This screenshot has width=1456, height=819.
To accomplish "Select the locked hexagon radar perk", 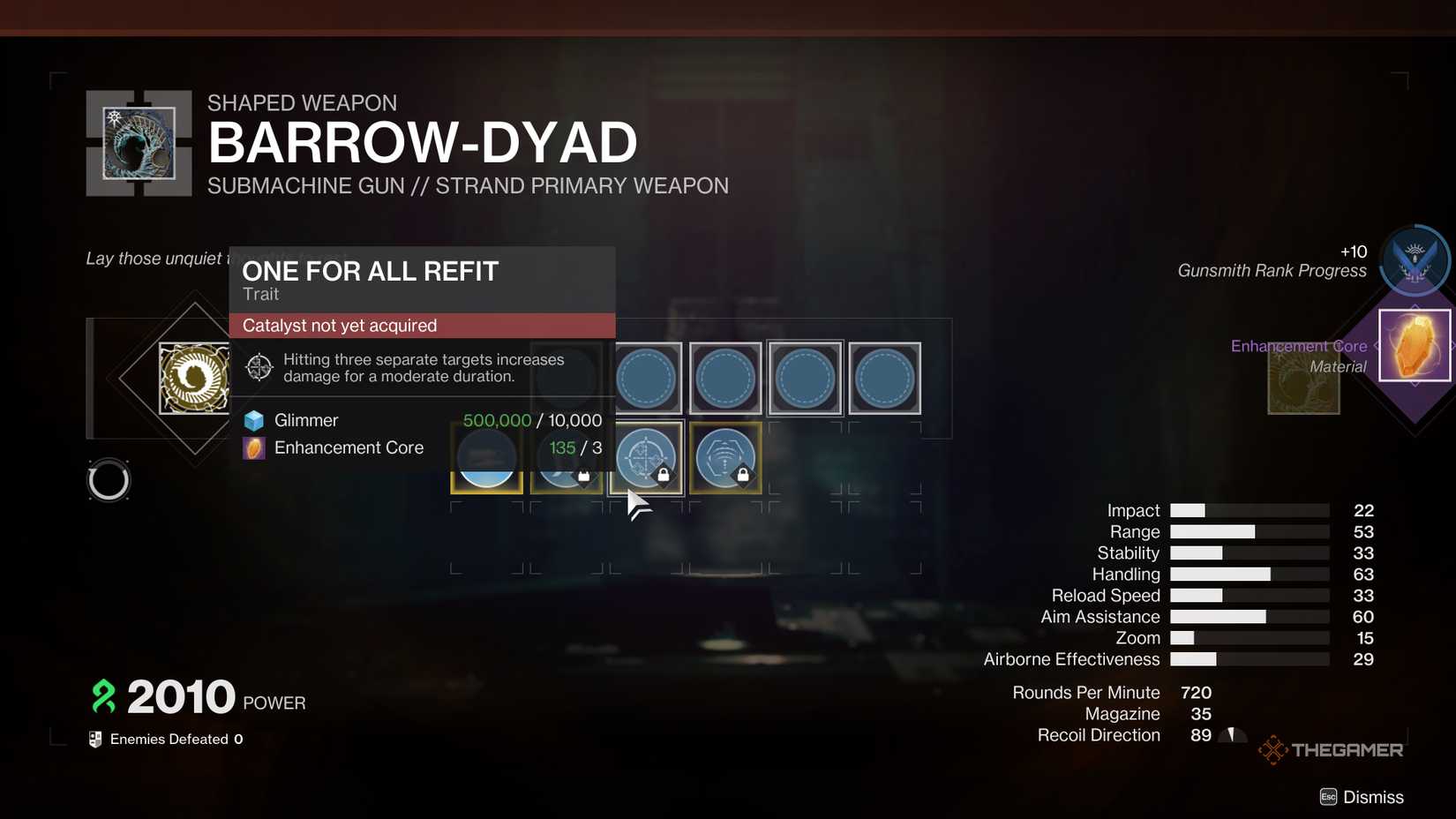I will 725,458.
